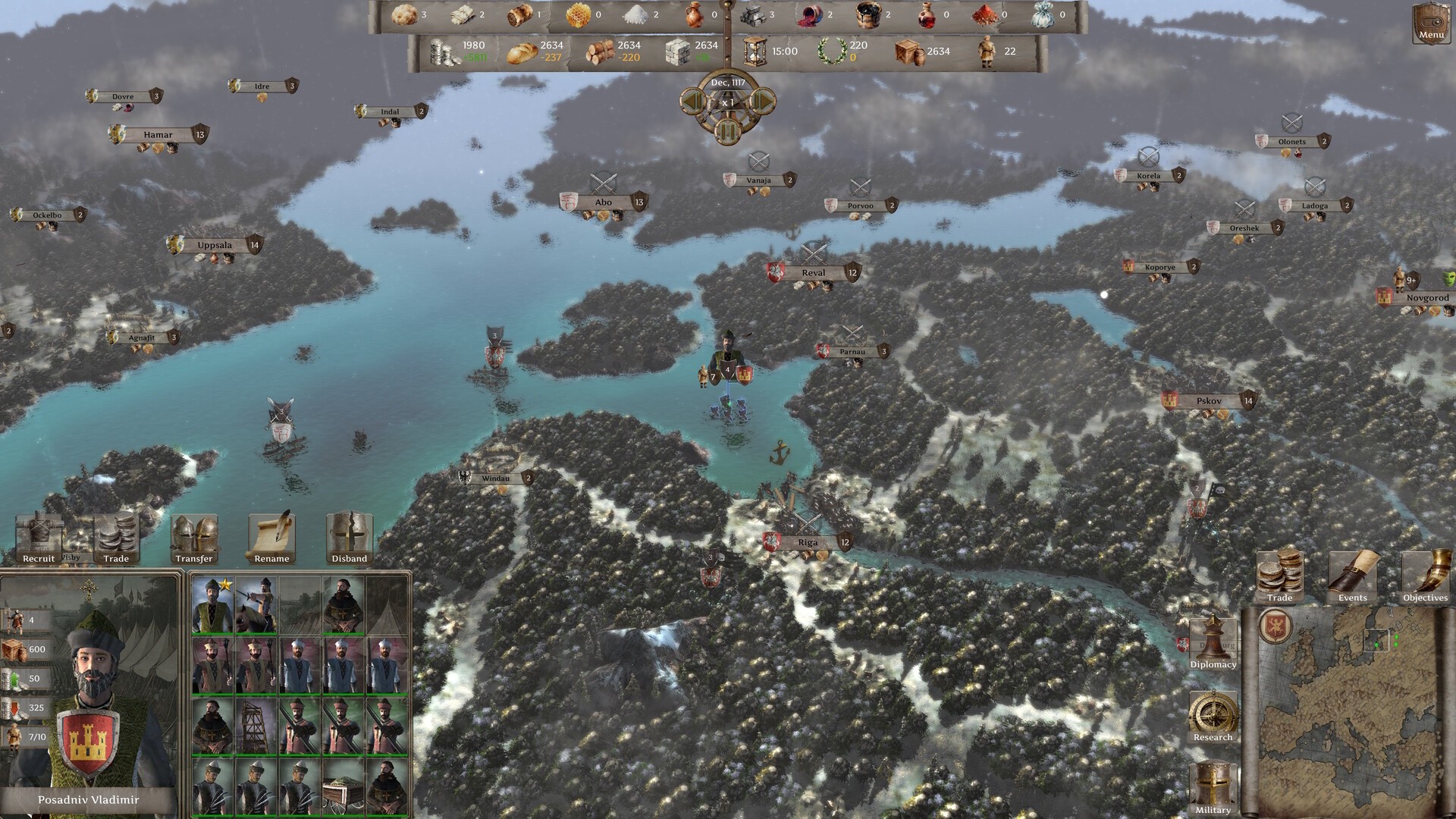
Task: Pause the game with the pause button
Action: pyautogui.click(x=727, y=131)
